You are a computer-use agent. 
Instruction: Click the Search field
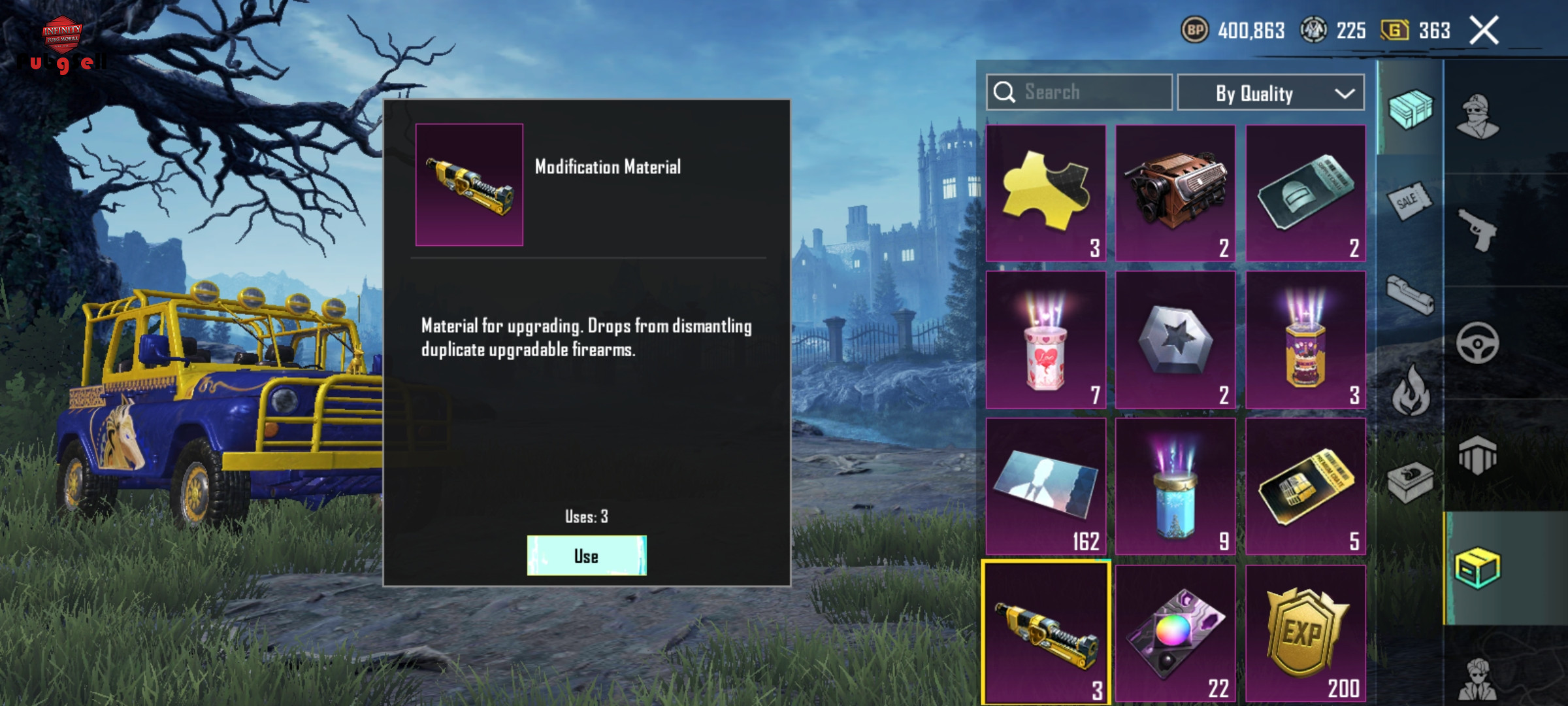pyautogui.click(x=1079, y=92)
